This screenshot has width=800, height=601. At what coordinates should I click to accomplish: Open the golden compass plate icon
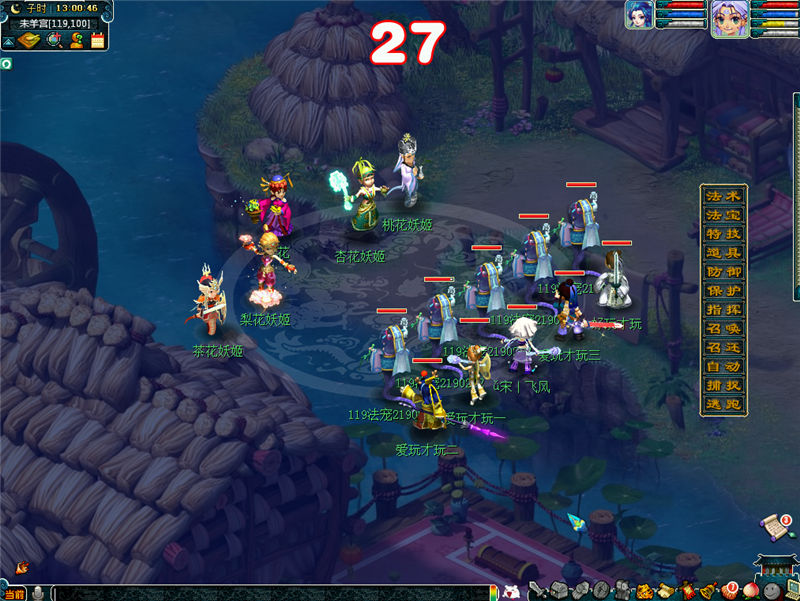[x=31, y=41]
